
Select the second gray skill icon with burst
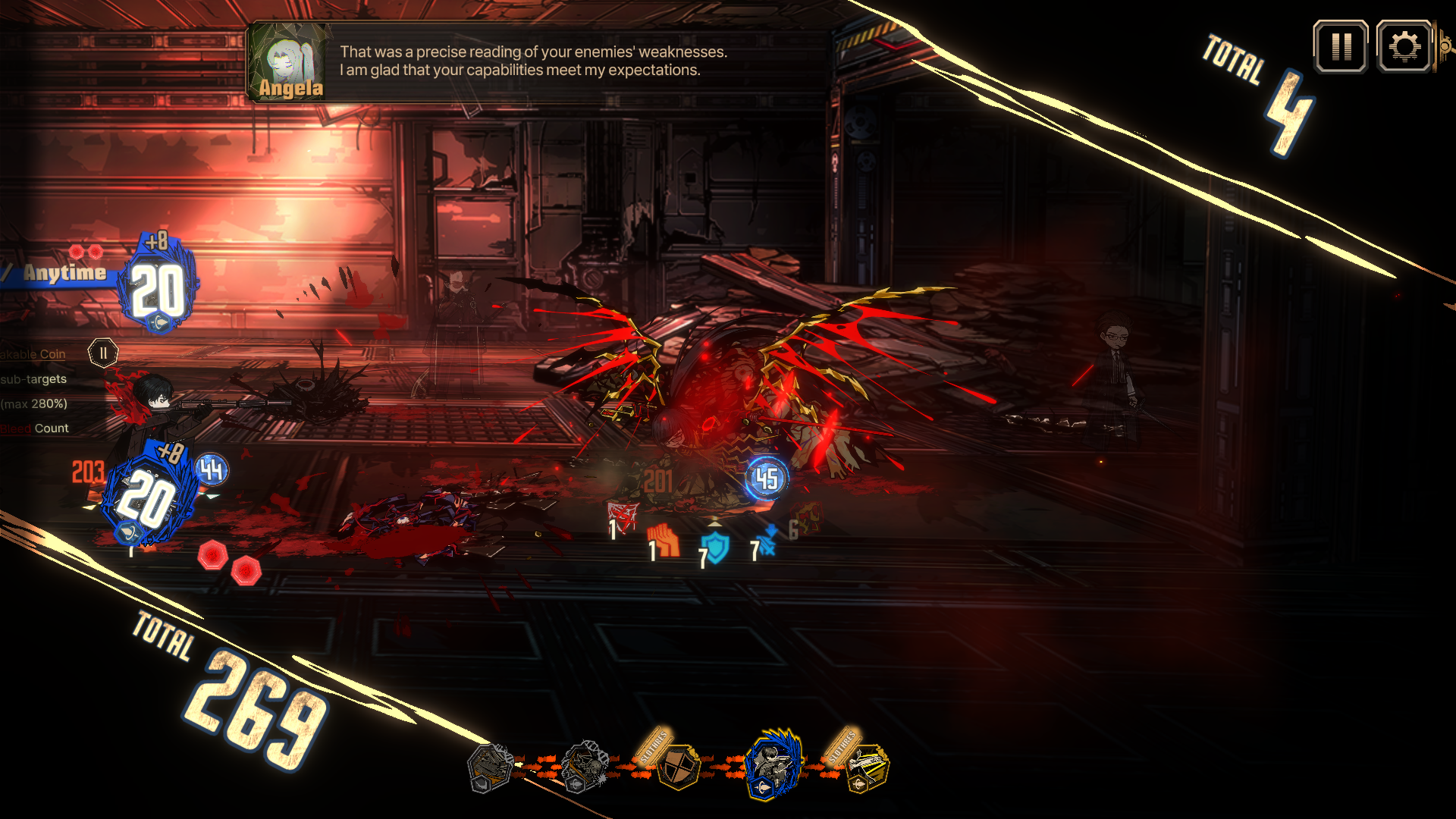point(585,766)
